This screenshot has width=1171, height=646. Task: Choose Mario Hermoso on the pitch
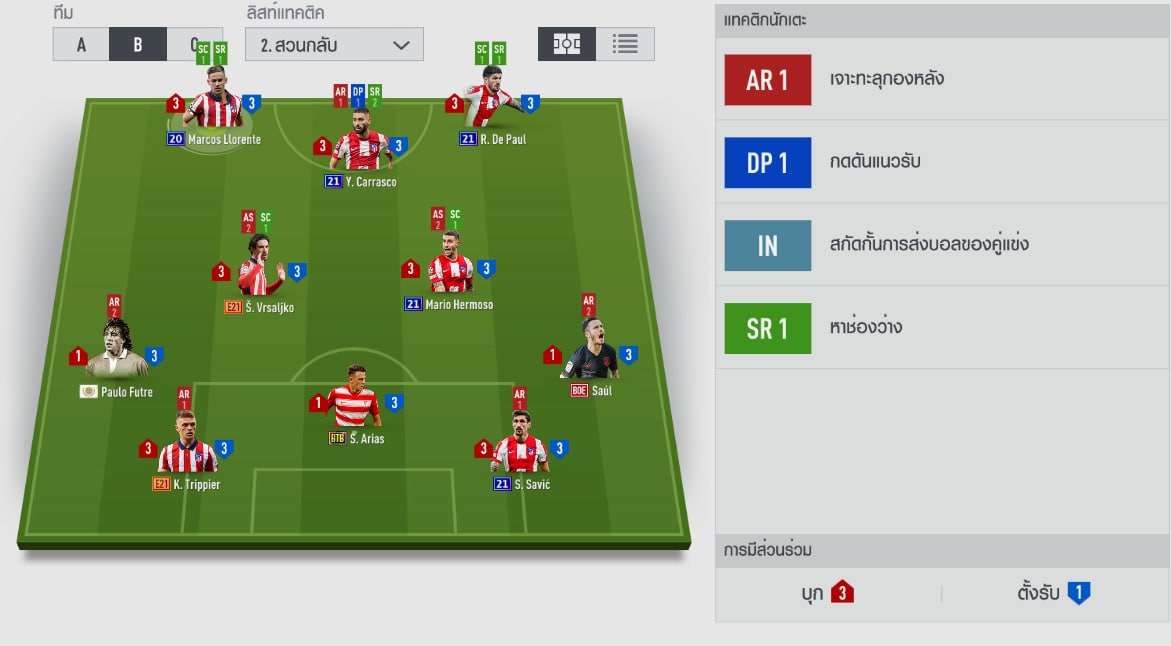(449, 272)
